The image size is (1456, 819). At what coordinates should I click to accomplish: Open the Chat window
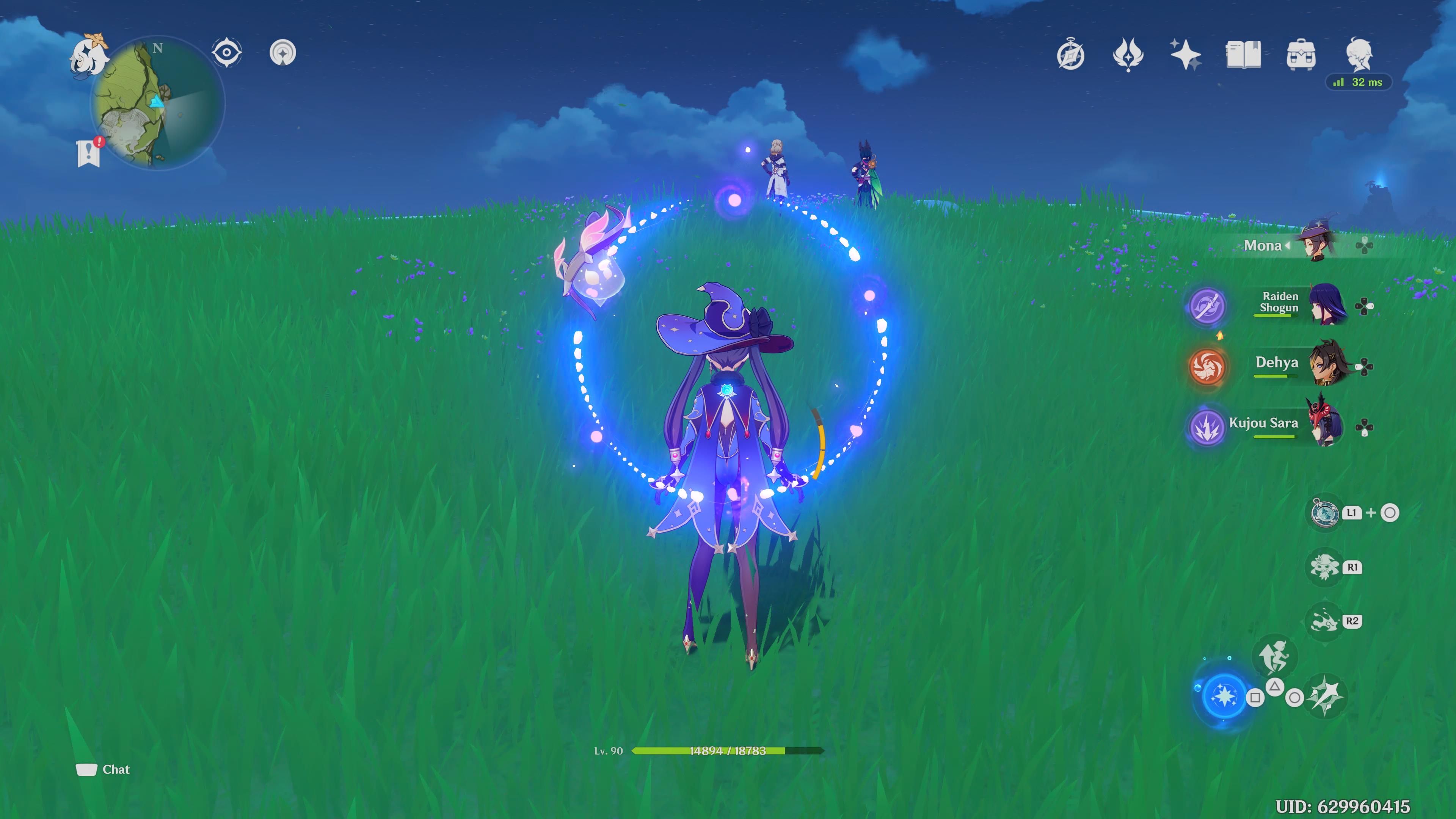[102, 769]
